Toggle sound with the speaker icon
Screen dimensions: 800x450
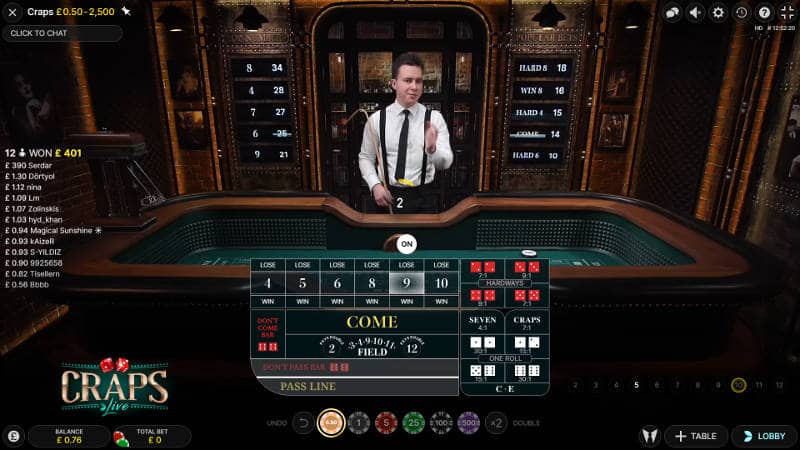pos(695,13)
